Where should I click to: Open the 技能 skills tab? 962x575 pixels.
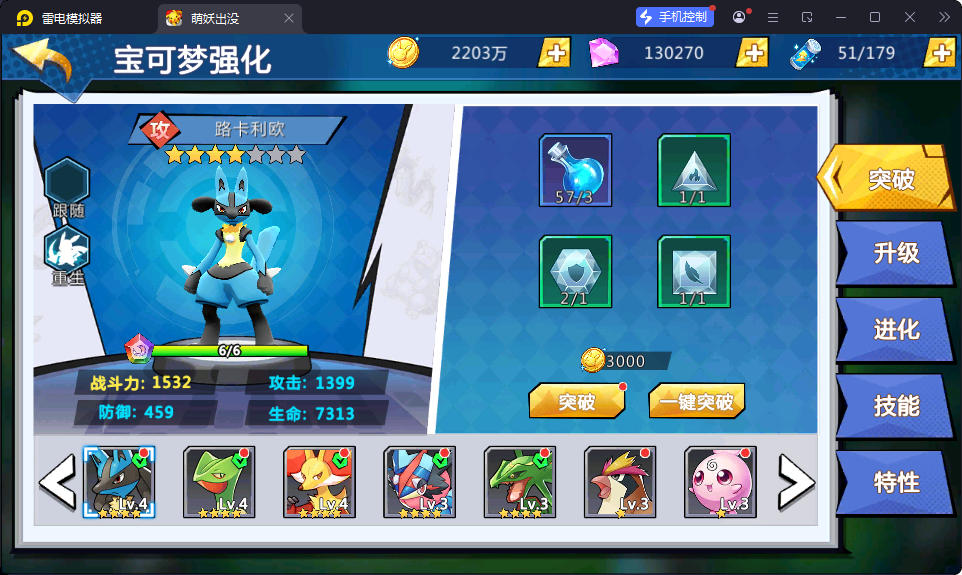[895, 405]
